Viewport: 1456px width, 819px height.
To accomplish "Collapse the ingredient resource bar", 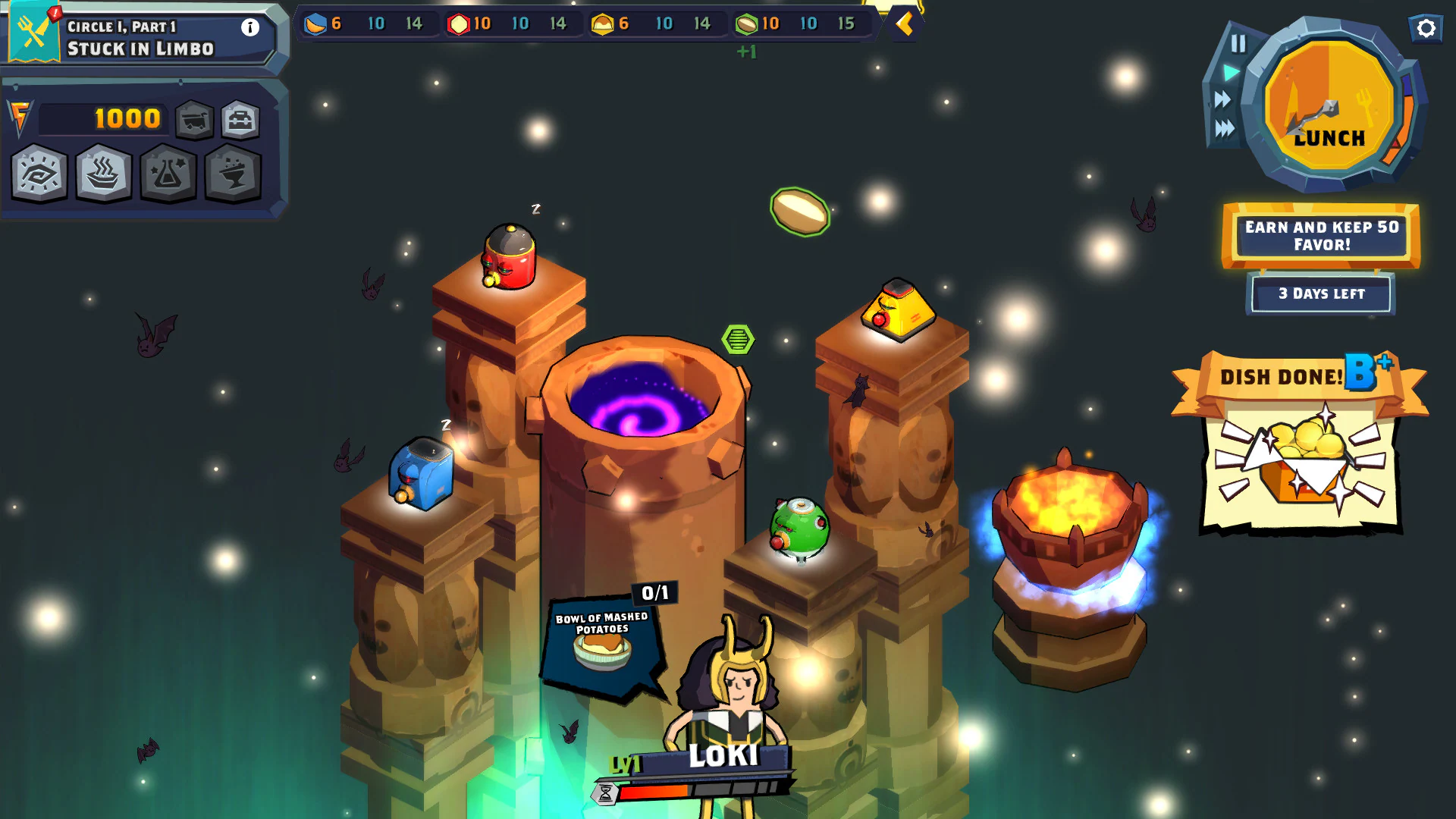I will pyautogui.click(x=904, y=24).
